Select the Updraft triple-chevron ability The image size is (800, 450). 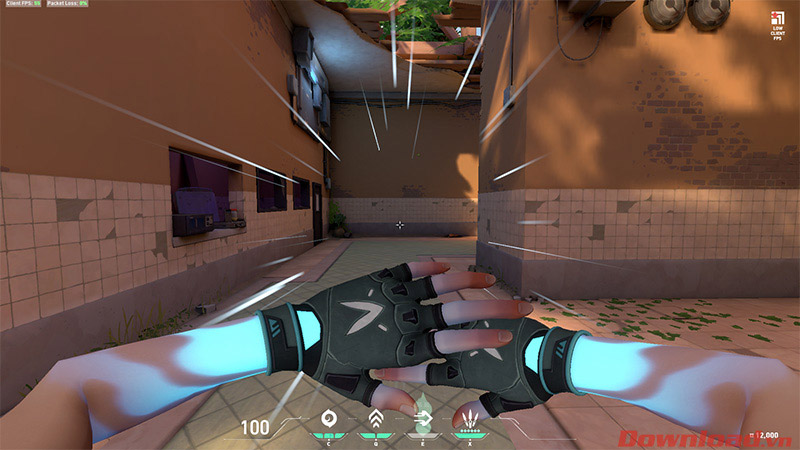[x=375, y=419]
